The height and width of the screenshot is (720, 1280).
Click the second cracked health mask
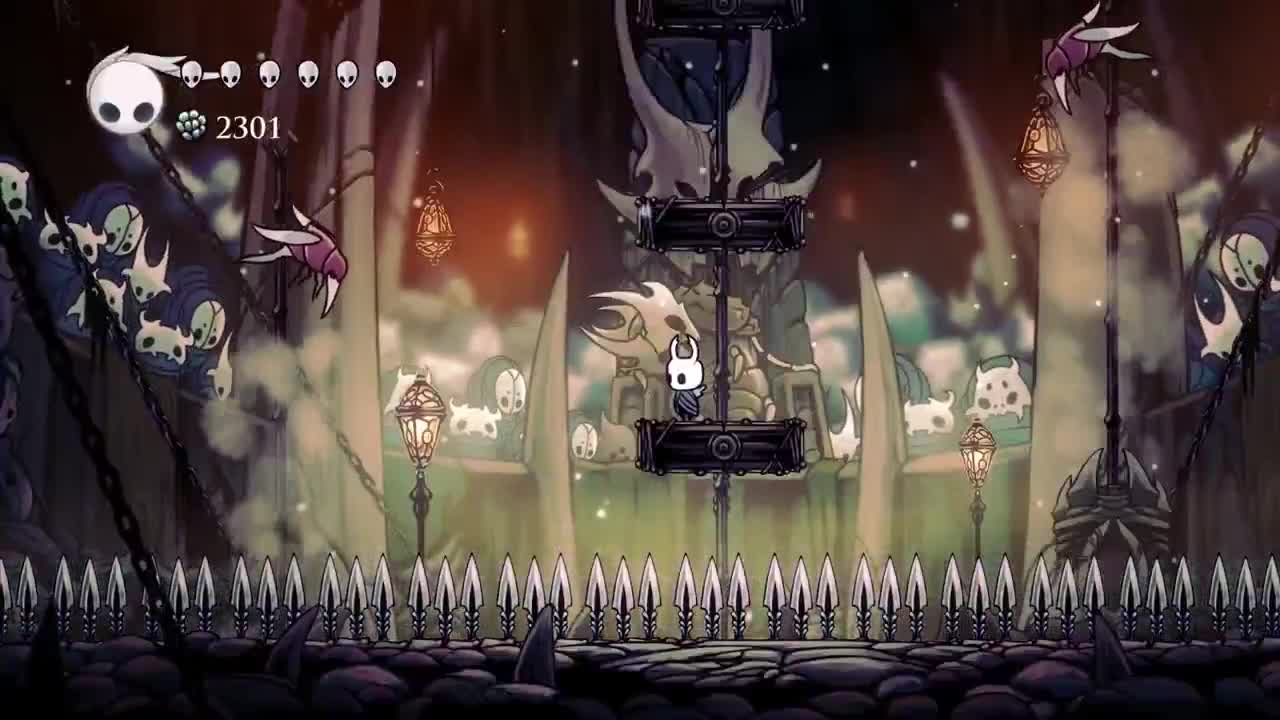[230, 74]
